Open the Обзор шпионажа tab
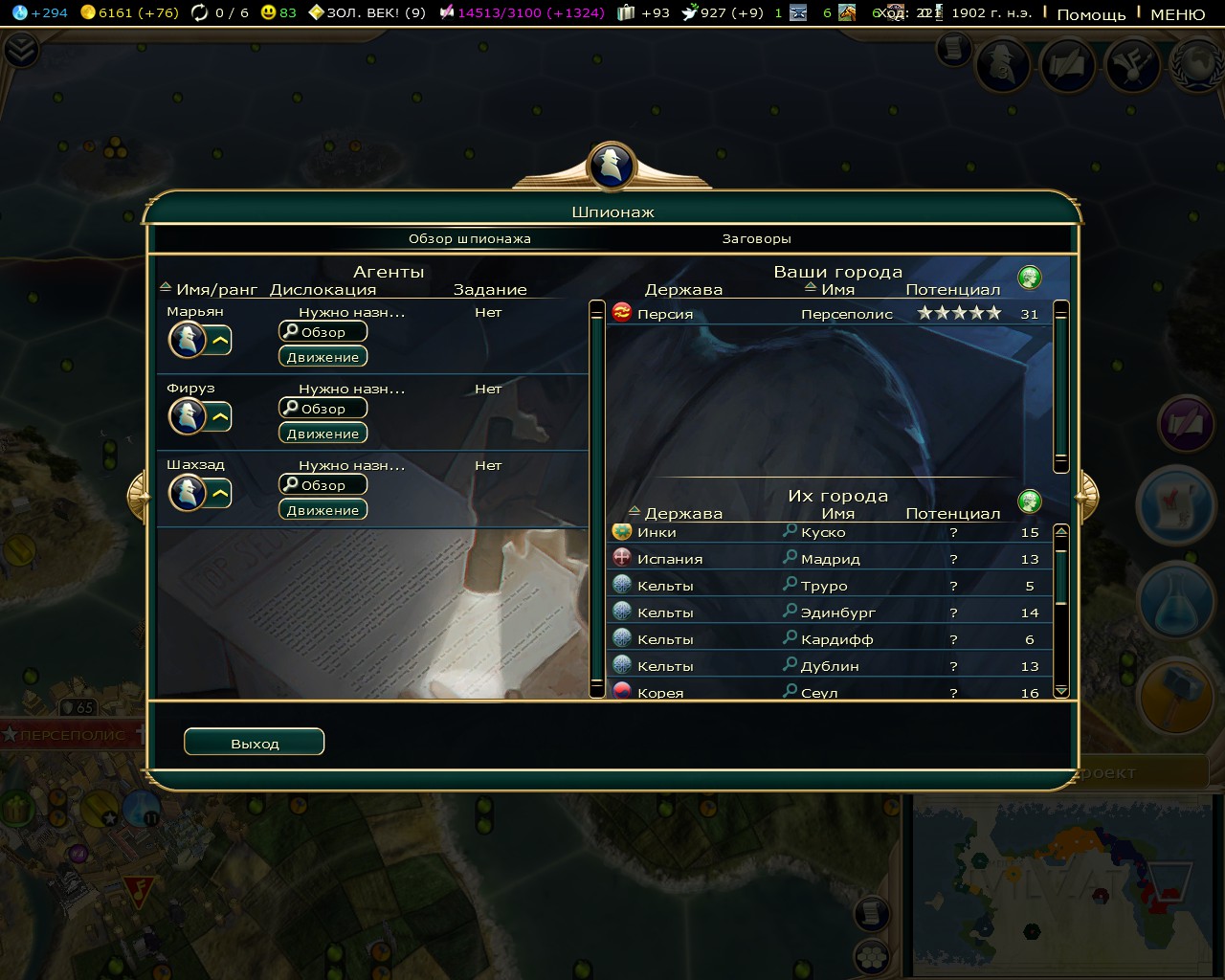 469,238
